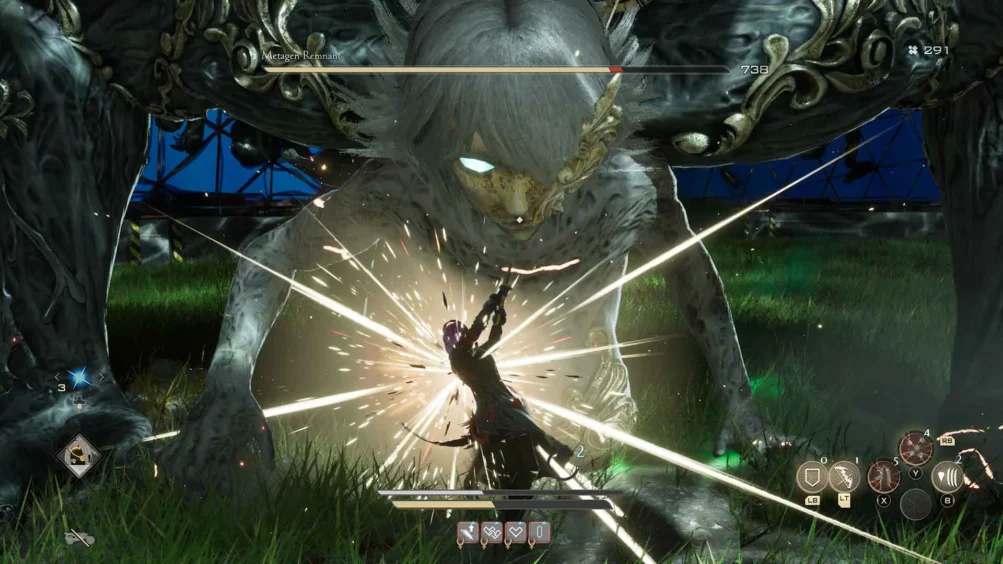
Task: Click the crystal capsule buff icon
Action: [539, 533]
